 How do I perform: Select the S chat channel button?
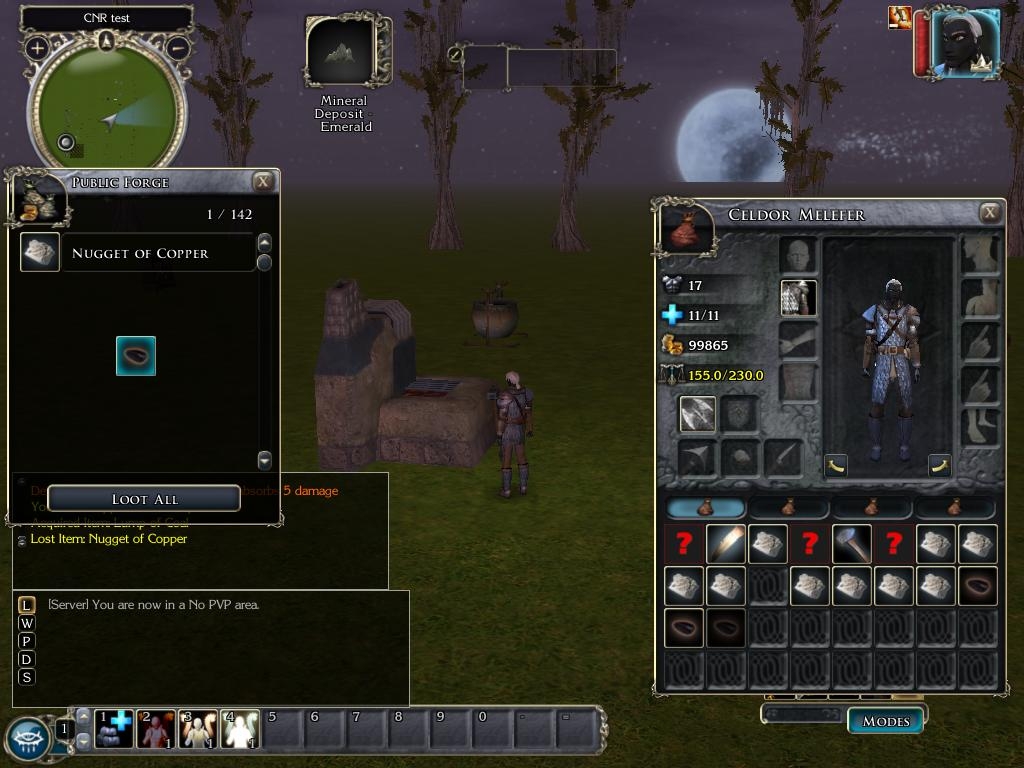[x=27, y=677]
